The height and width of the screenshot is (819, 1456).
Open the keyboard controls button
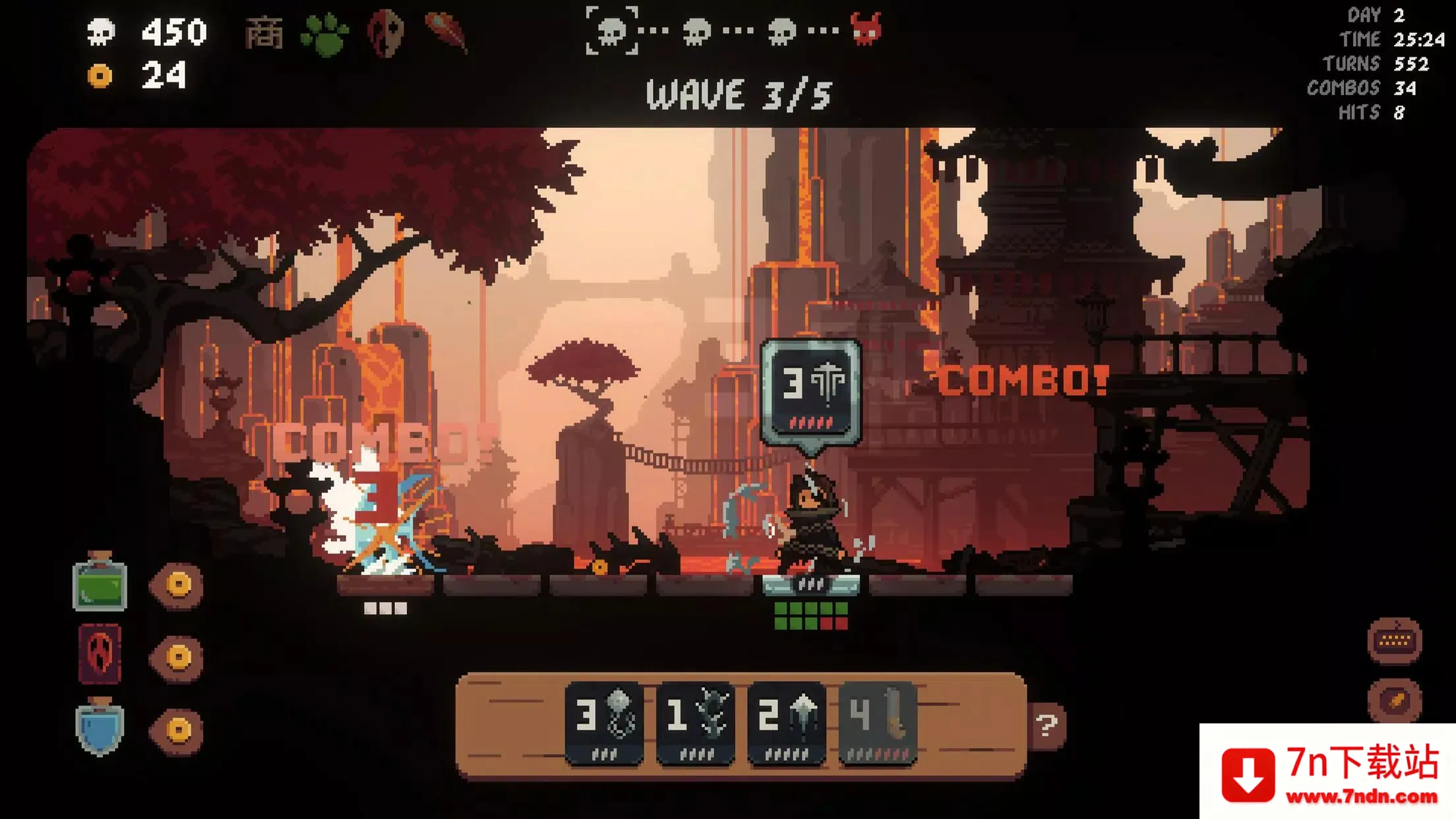pos(1395,640)
